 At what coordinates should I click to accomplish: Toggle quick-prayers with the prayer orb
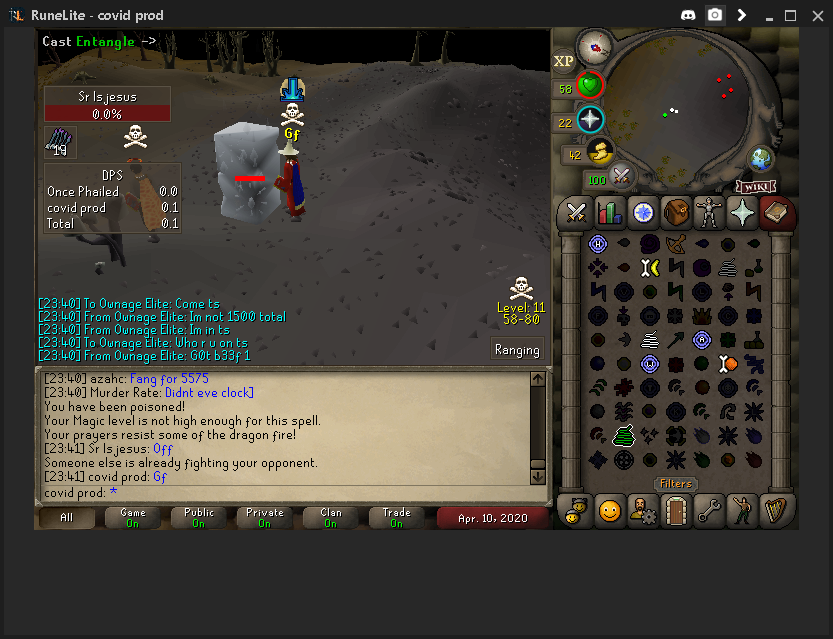[x=590, y=120]
